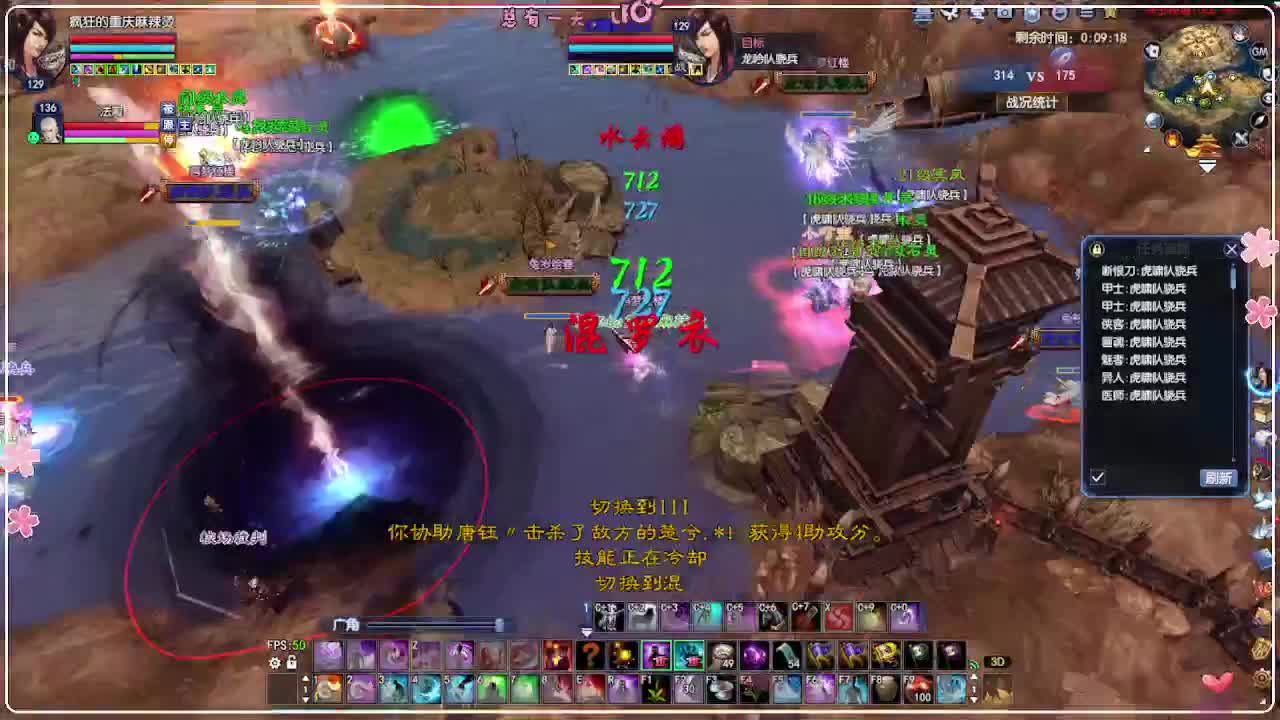Open the wing emblem menu in the top icon row
This screenshot has height=720, width=1280.
pos(951,14)
